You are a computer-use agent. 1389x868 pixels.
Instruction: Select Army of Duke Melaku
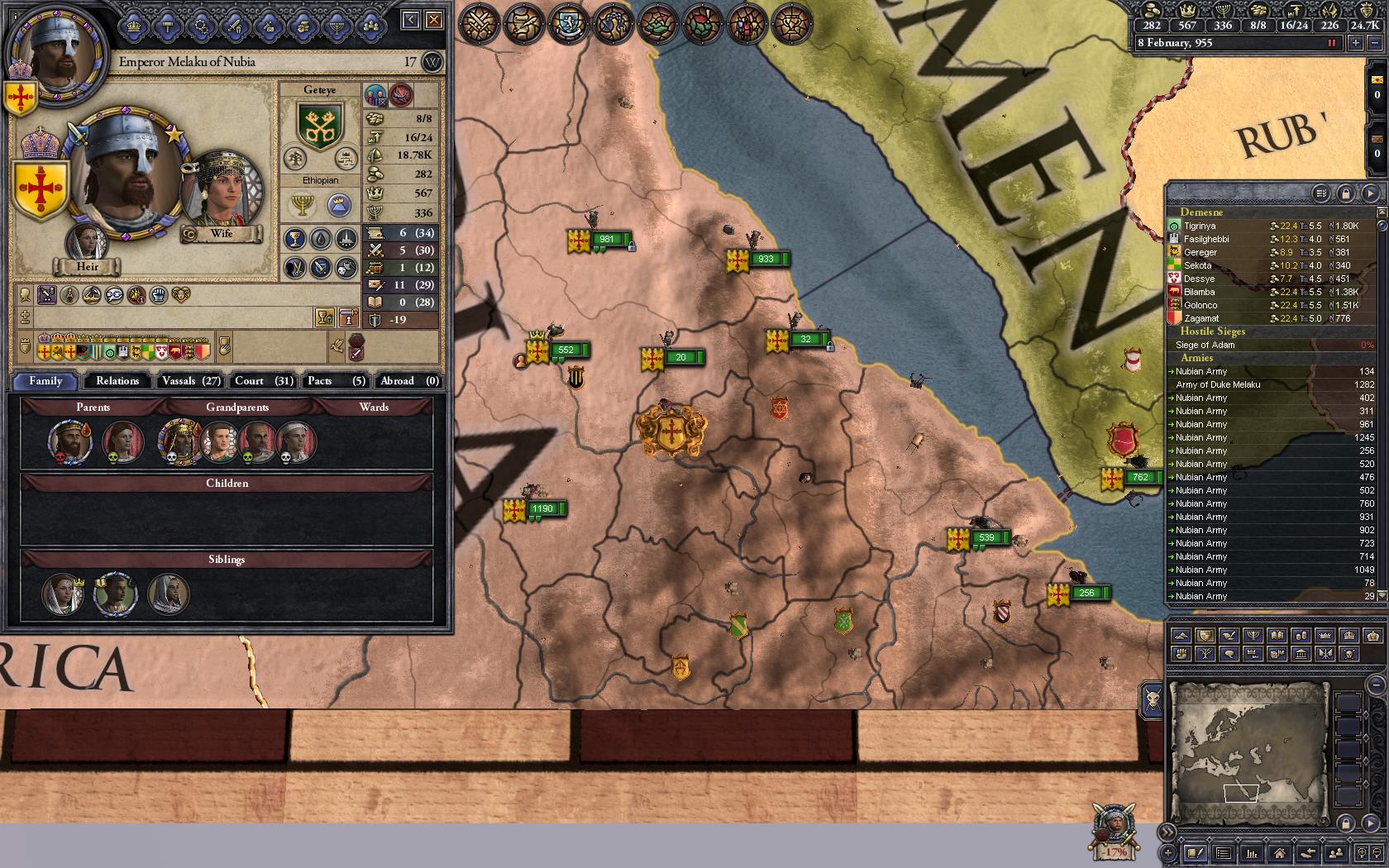pyautogui.click(x=1218, y=384)
